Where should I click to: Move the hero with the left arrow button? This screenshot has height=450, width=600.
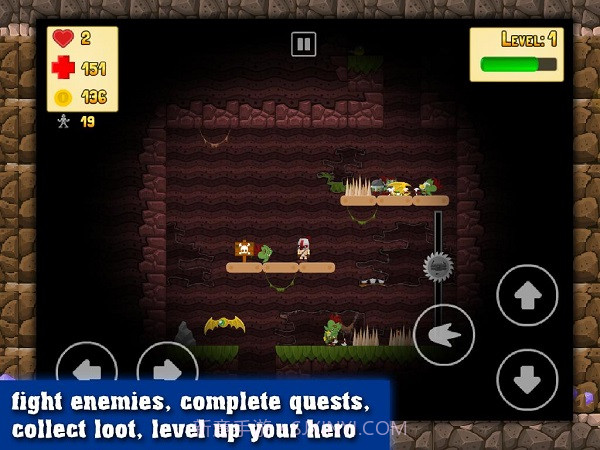pos(87,368)
